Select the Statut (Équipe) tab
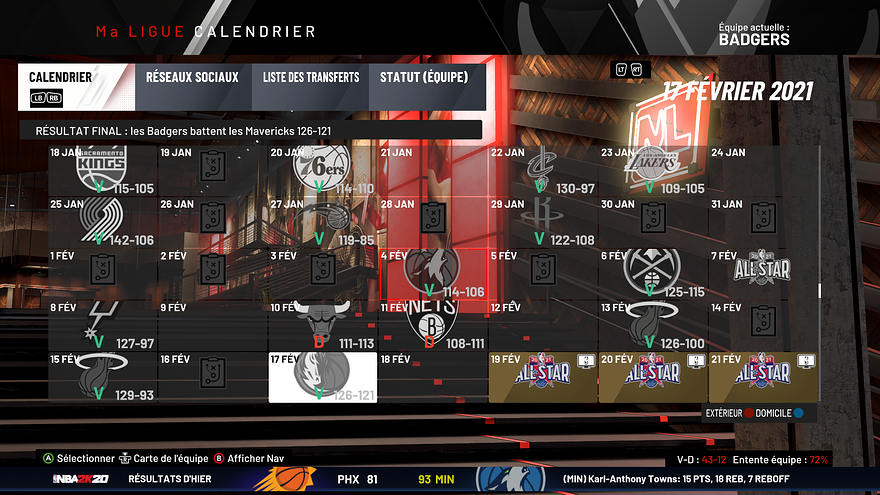 coord(424,77)
